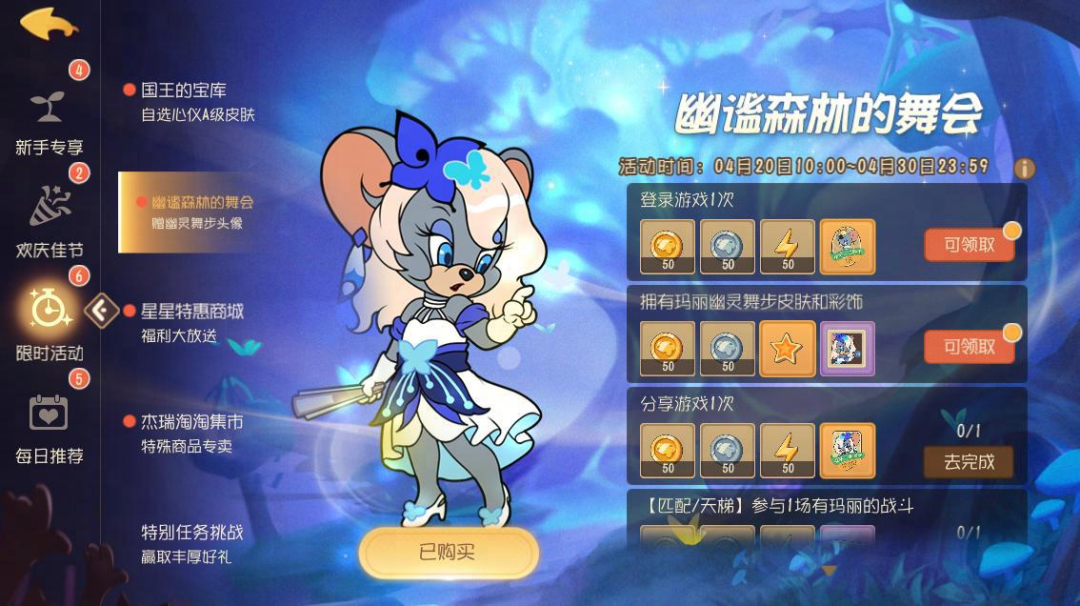Open the 特别任务挑战 entry
Screen dimensions: 1080x606
pyautogui.click(x=192, y=543)
